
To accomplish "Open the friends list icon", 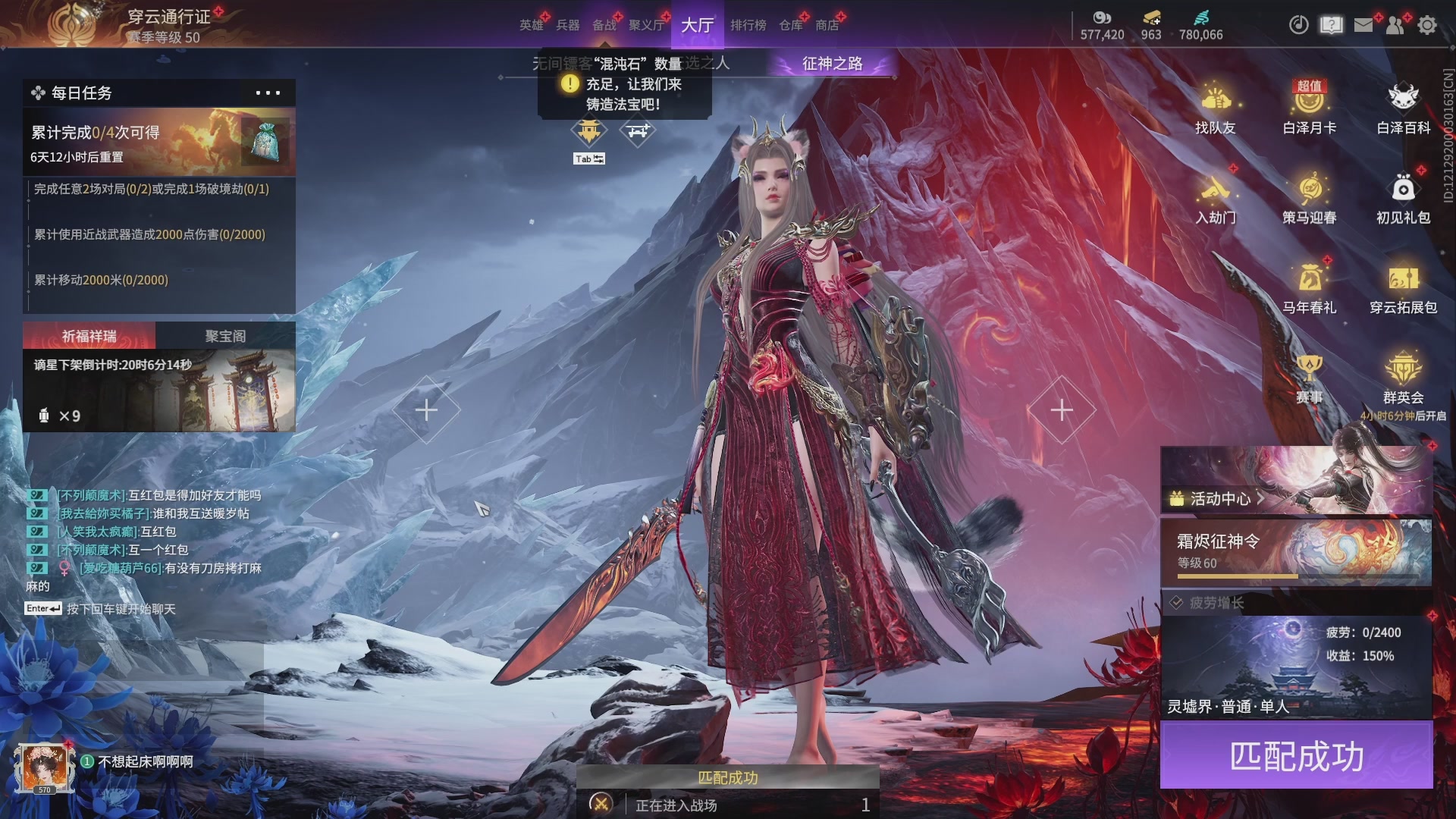I will [x=1395, y=25].
